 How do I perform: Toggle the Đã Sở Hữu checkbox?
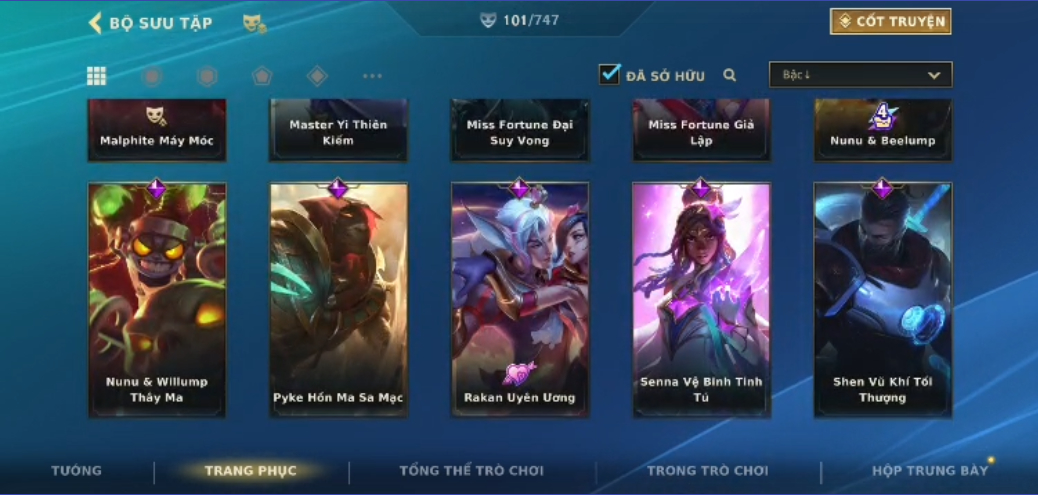click(610, 74)
